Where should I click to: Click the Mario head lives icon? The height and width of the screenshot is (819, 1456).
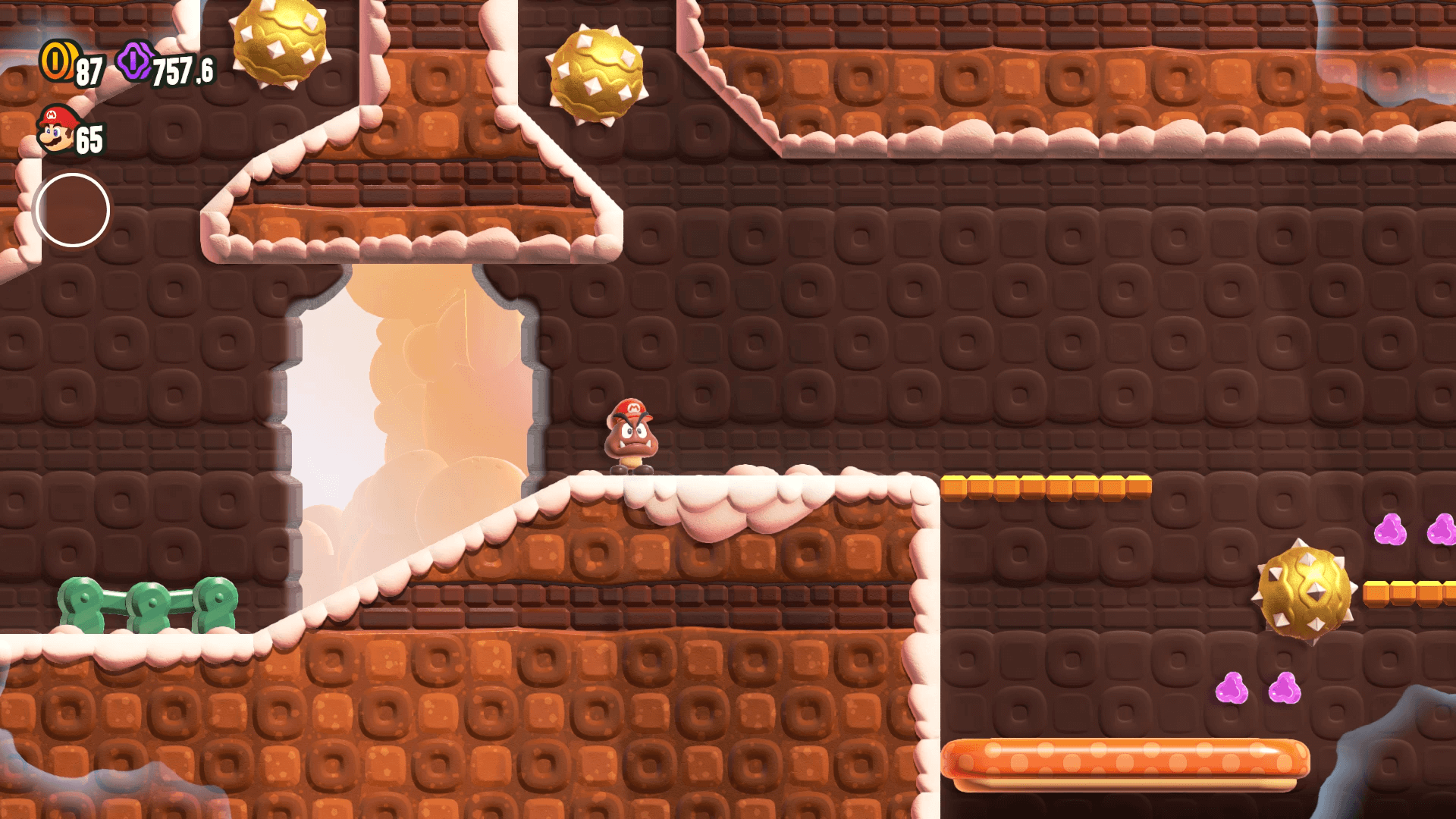(58, 129)
